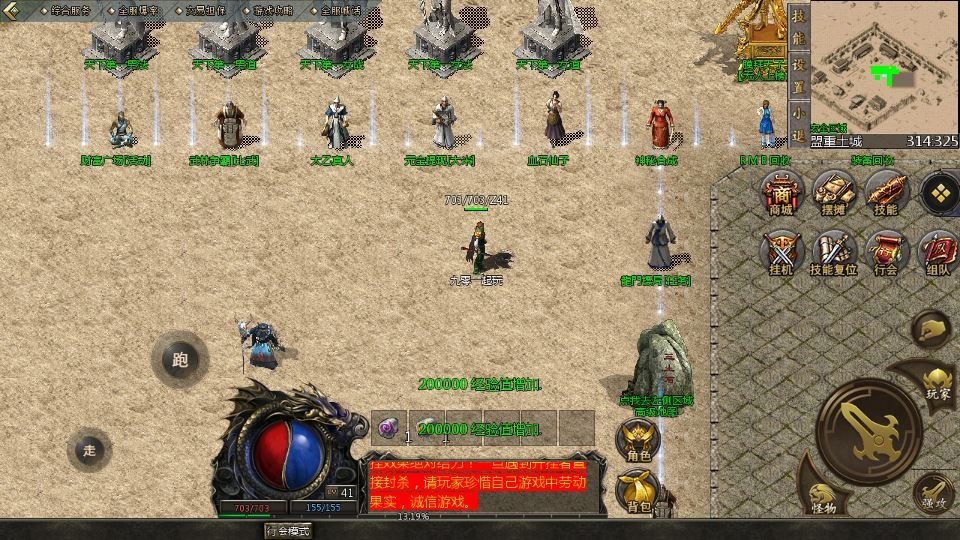Select the 怪物 monster target button
960x540 pixels.
point(824,493)
